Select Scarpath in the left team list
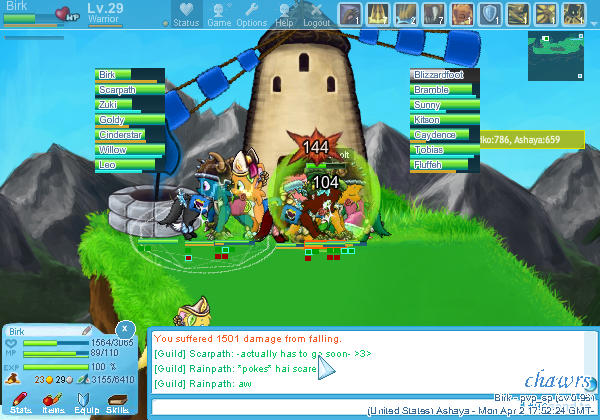Viewport: 600px width, 420px height. click(129, 90)
